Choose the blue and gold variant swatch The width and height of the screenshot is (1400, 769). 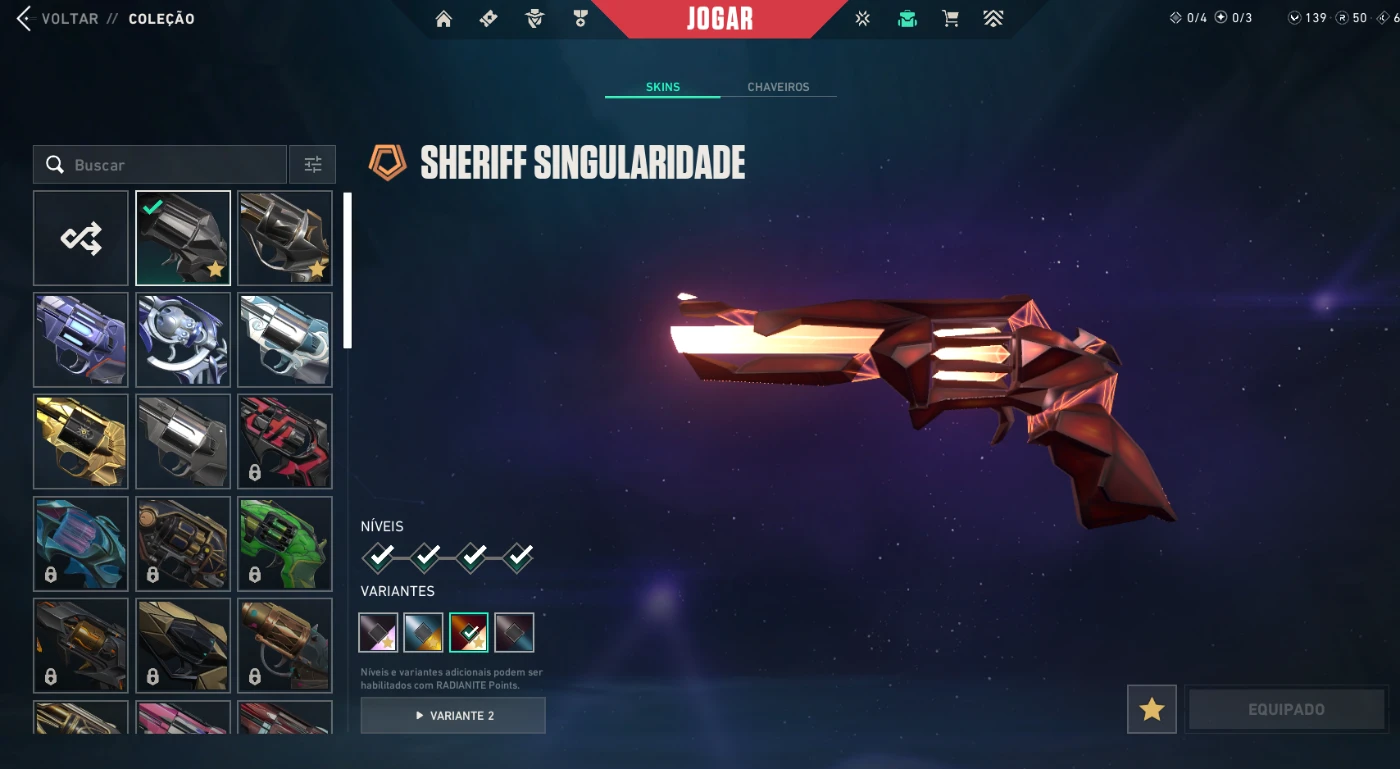(x=424, y=633)
